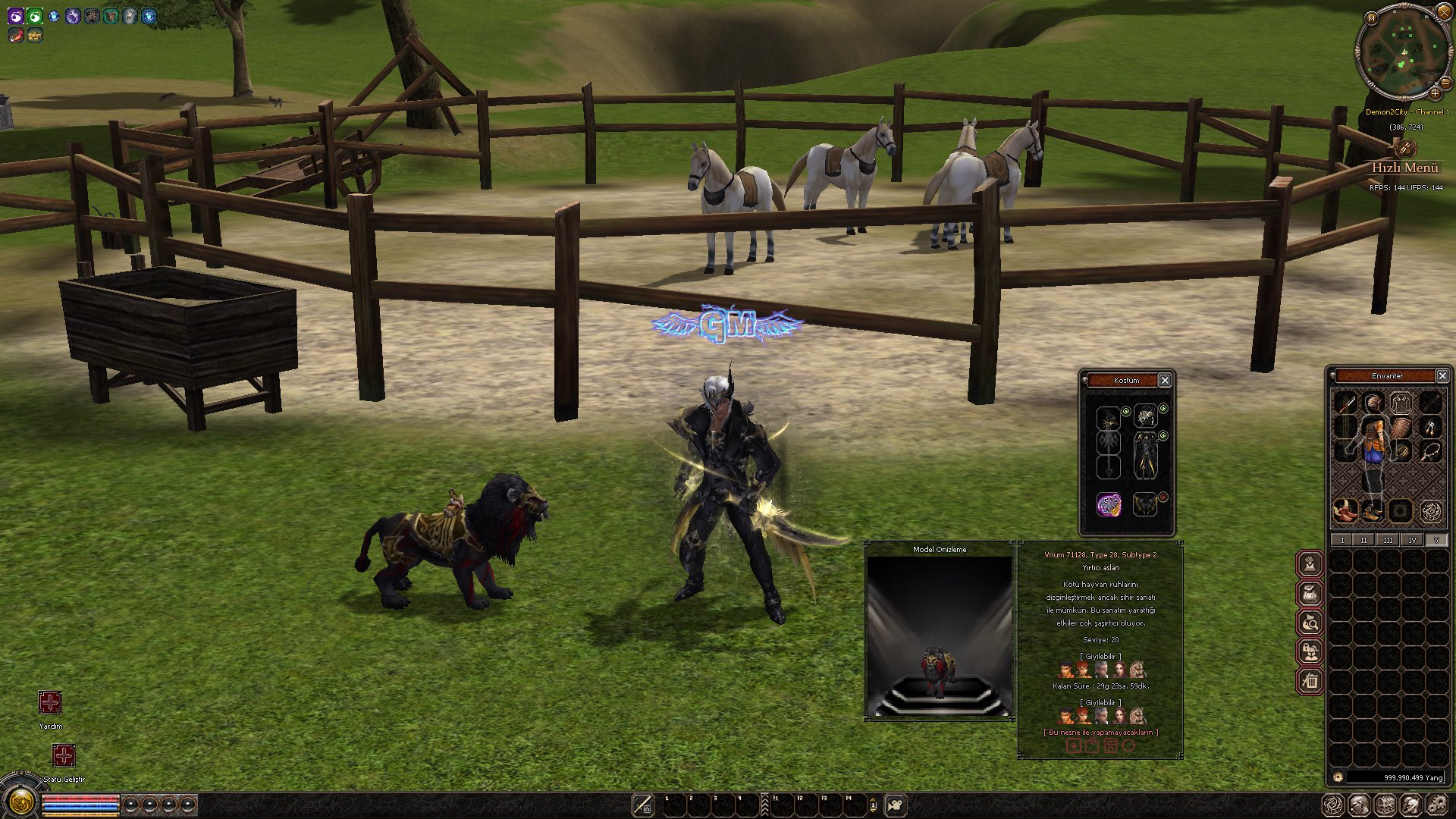Click the Statü Geliştir icon
Screen dimensions: 1456x819
coord(64,755)
